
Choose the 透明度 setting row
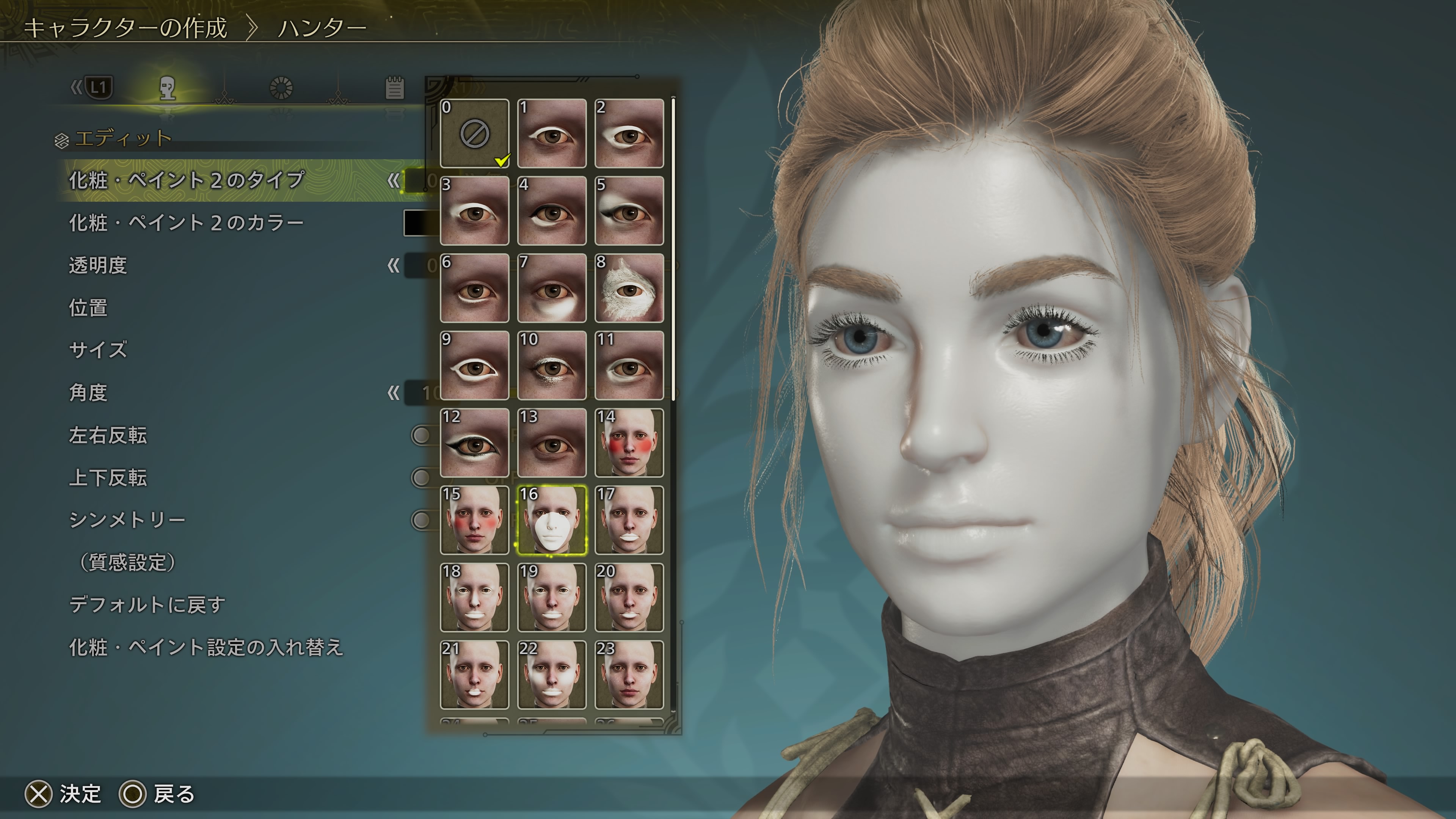coord(98,265)
